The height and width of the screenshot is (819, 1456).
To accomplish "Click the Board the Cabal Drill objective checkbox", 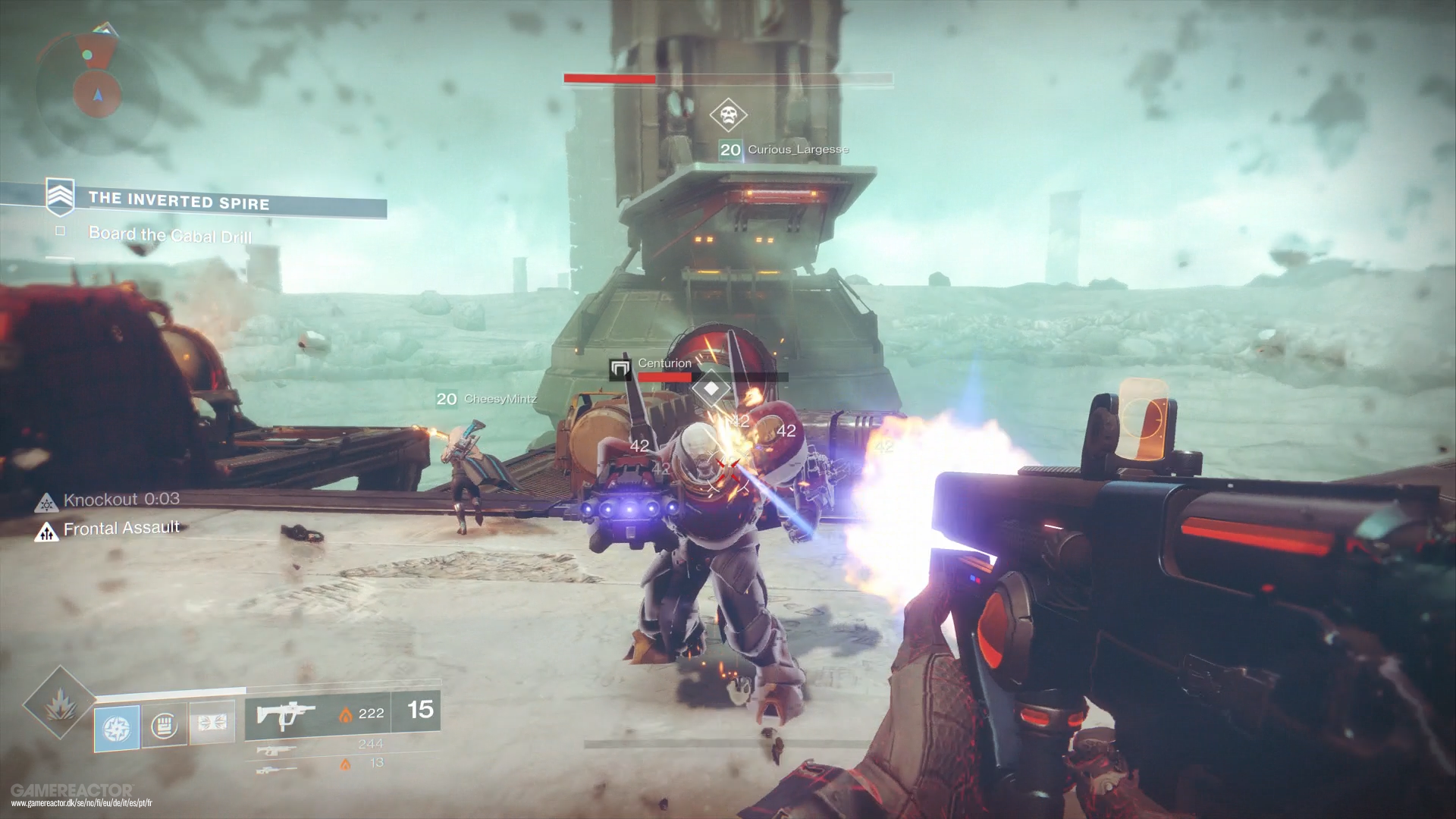I will click(x=61, y=231).
